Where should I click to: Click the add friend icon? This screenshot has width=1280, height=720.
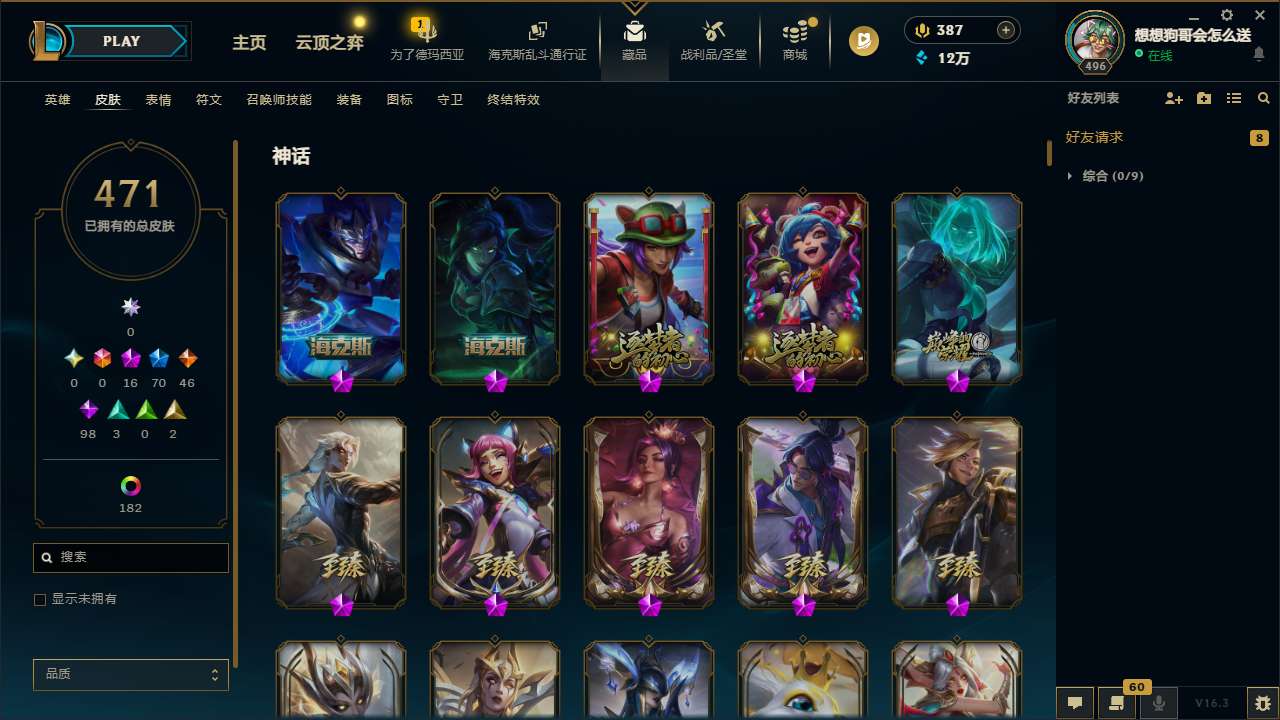point(1173,98)
